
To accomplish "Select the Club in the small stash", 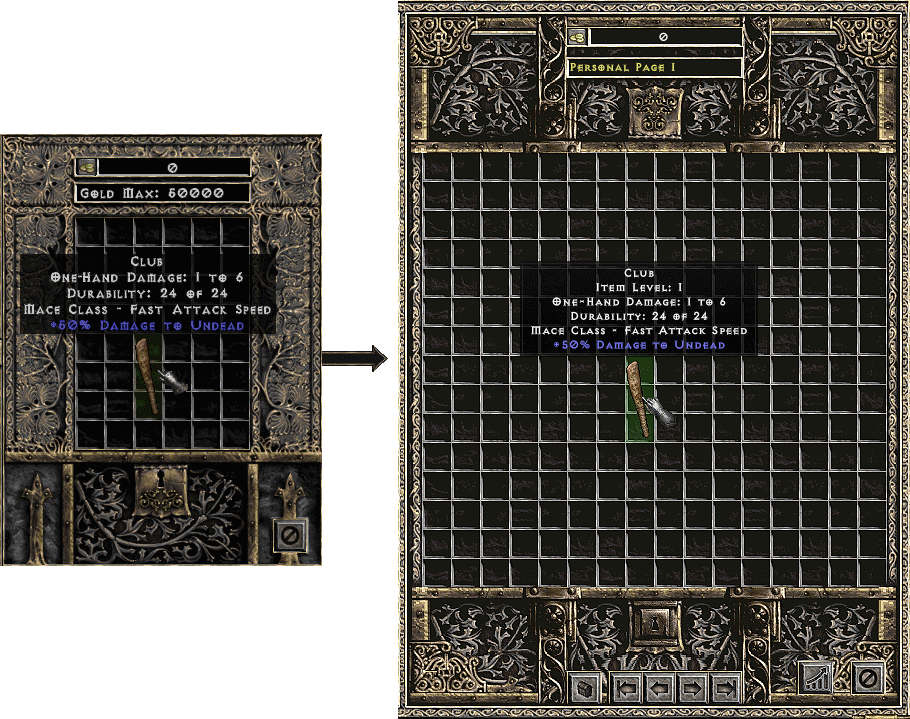I will coord(149,375).
